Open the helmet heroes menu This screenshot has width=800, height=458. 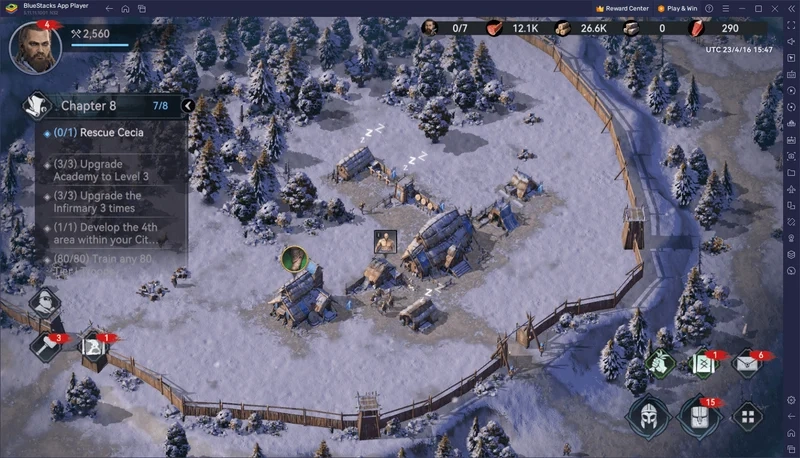(x=648, y=415)
